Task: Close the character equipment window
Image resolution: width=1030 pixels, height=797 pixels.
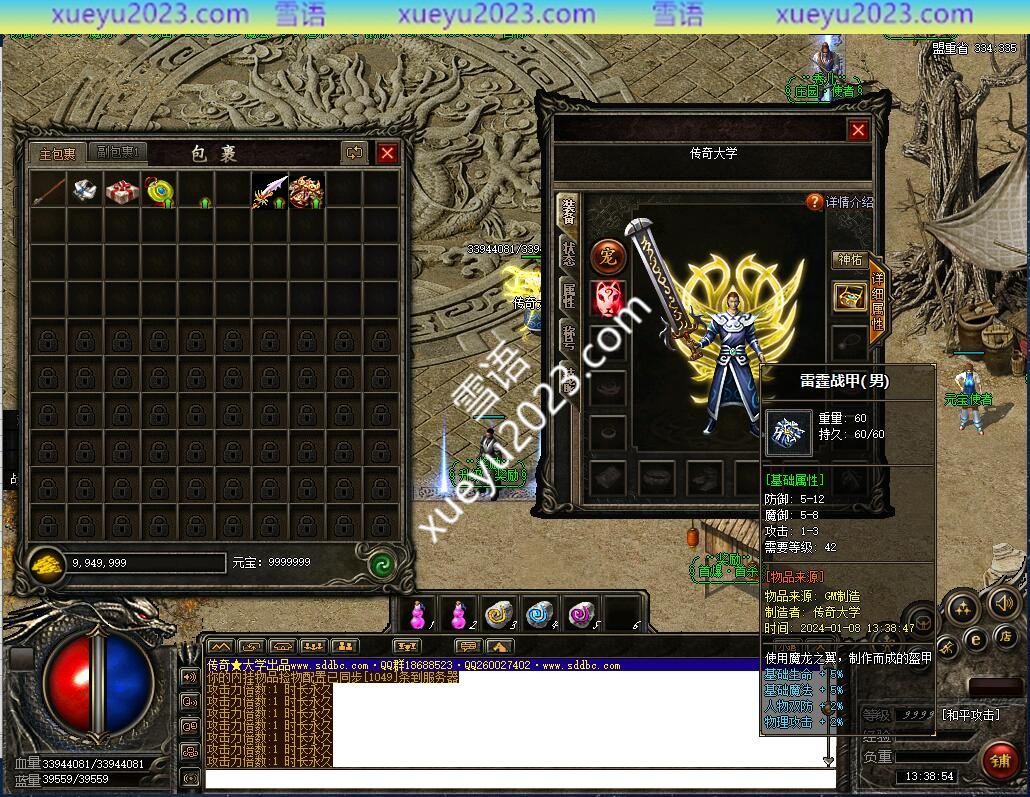Action: [858, 130]
